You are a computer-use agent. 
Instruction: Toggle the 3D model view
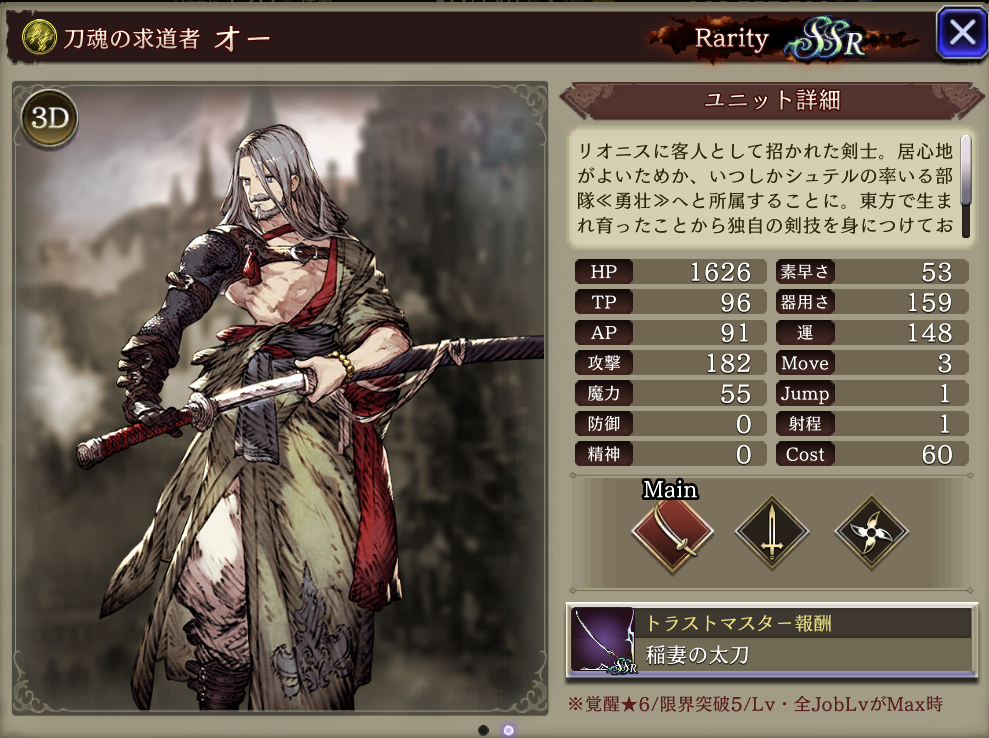click(x=49, y=119)
